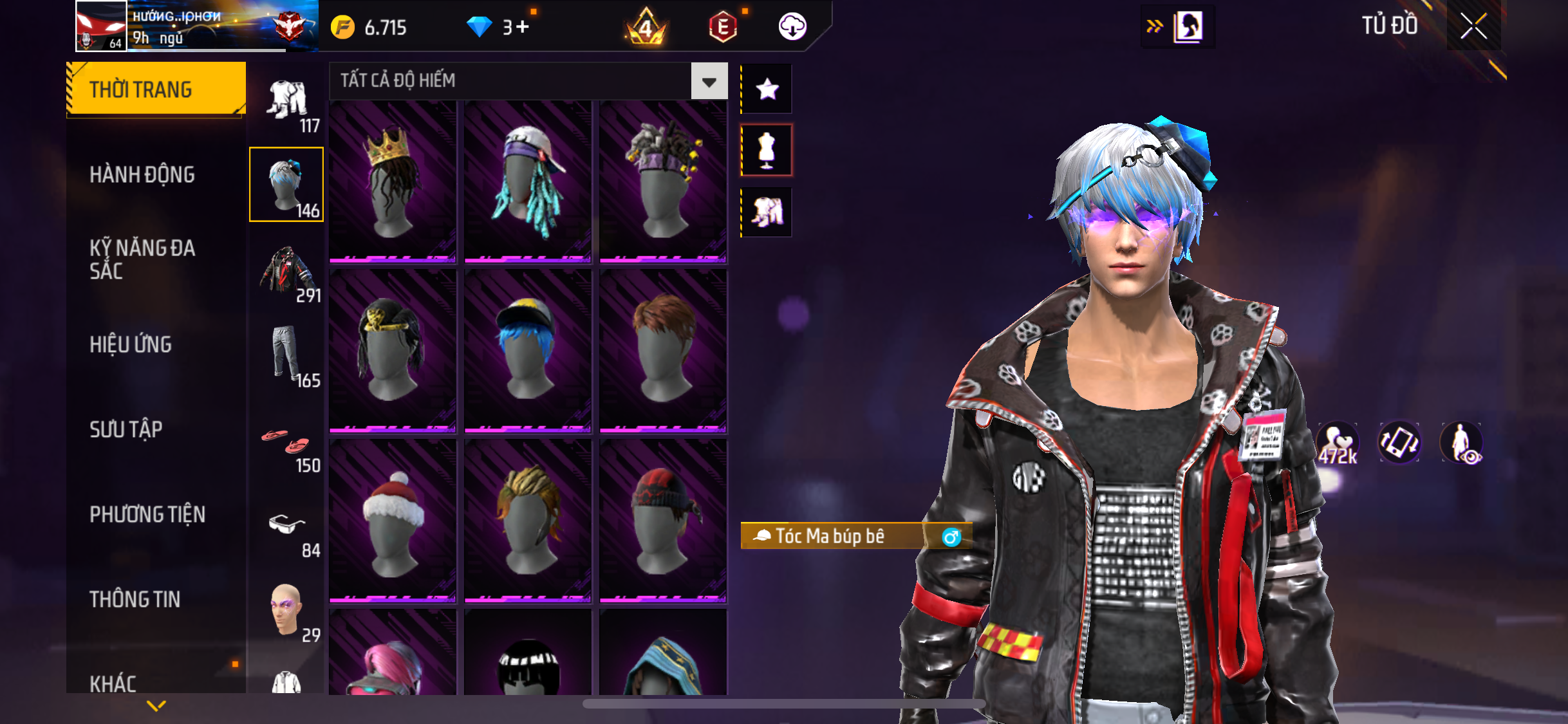Toggle the character view eye icon
Screen dimensions: 1568x724
(x=1461, y=443)
